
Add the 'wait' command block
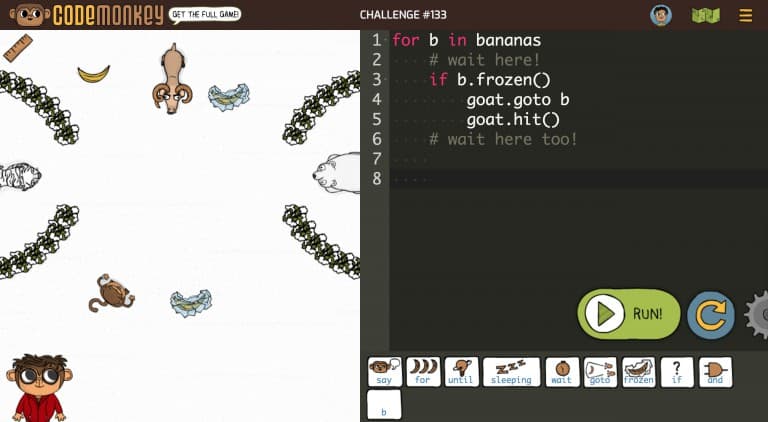tap(562, 372)
